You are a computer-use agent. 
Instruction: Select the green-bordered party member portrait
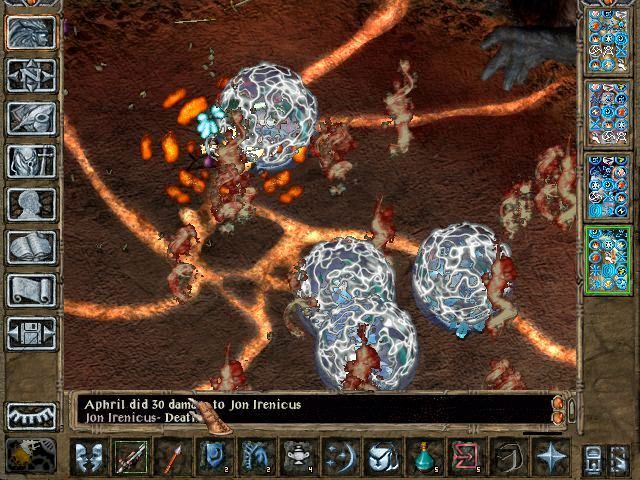(x=606, y=260)
